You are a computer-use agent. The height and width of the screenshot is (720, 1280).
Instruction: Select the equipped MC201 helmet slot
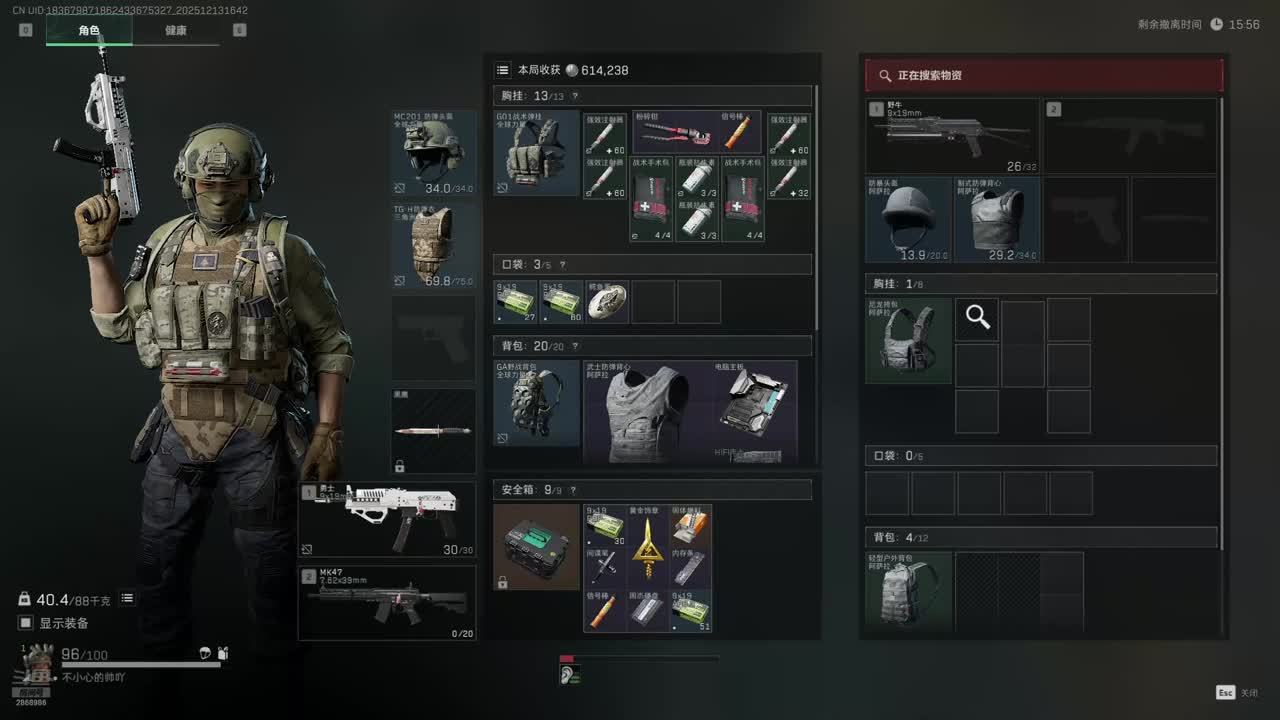click(433, 153)
